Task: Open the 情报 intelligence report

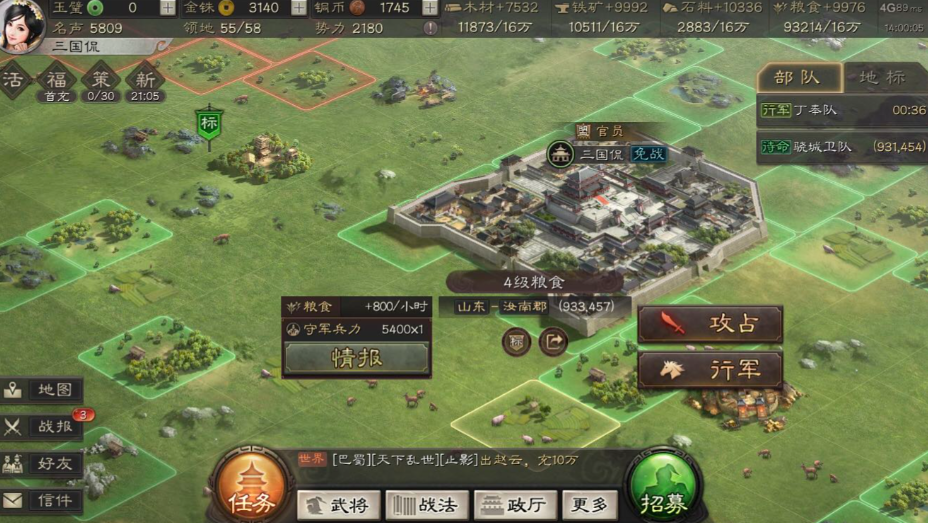Action: point(357,358)
